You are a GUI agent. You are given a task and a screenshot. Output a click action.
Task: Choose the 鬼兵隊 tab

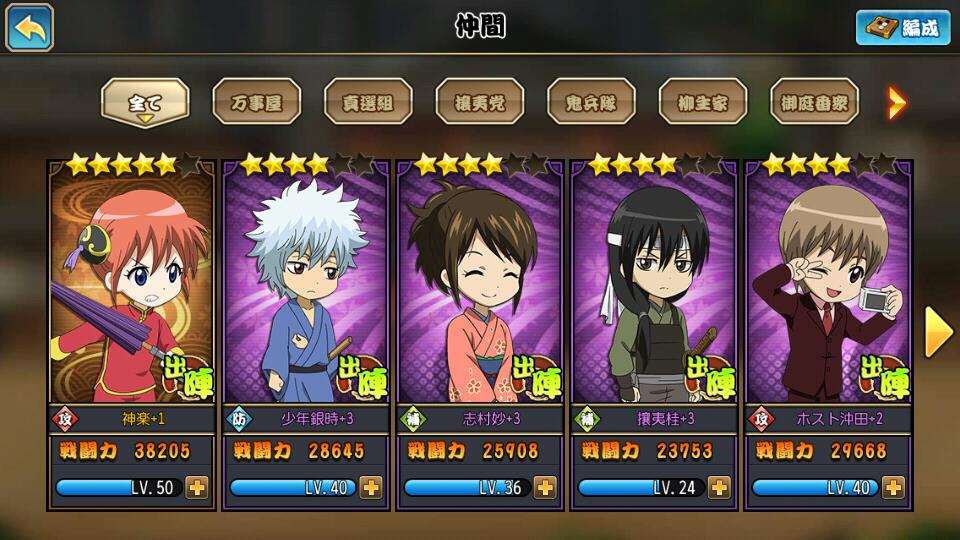591,103
